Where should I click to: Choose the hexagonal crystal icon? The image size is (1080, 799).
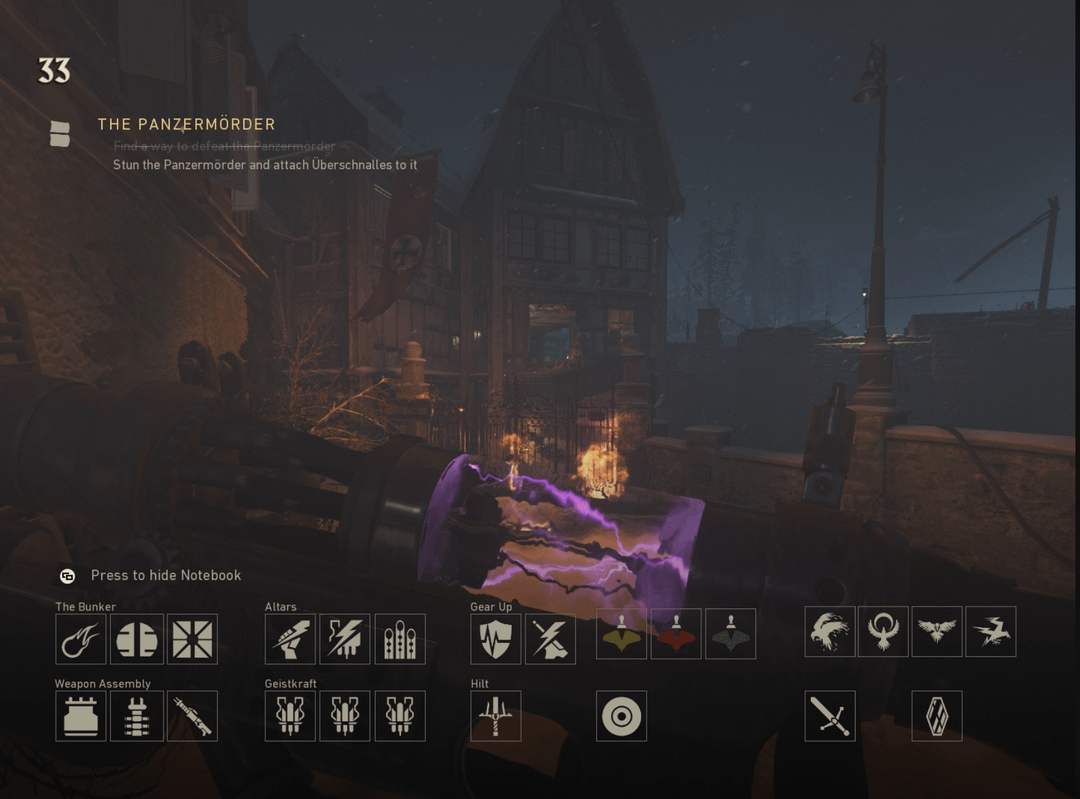tap(937, 716)
